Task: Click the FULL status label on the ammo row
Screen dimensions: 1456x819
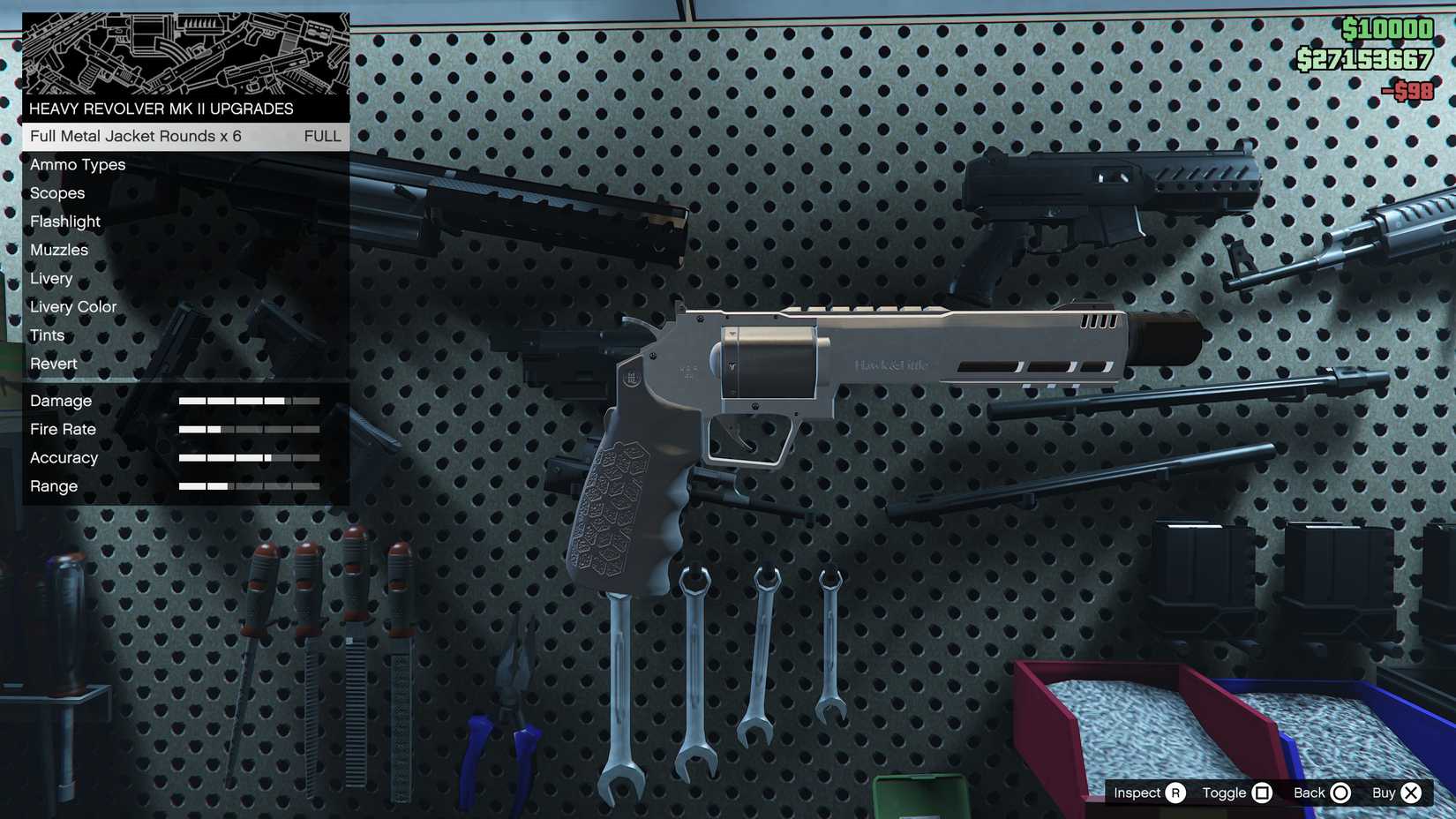Action: [x=322, y=137]
